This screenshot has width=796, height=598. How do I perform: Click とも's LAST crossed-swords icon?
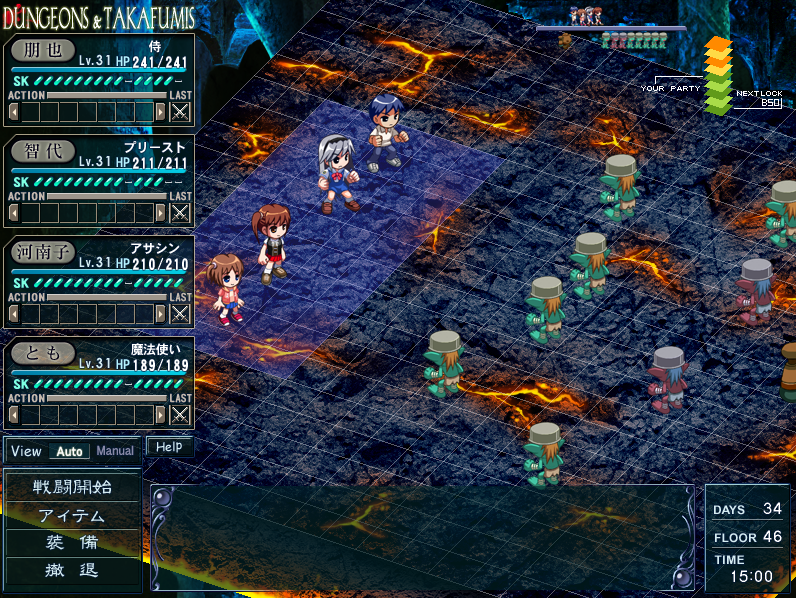pyautogui.click(x=180, y=414)
